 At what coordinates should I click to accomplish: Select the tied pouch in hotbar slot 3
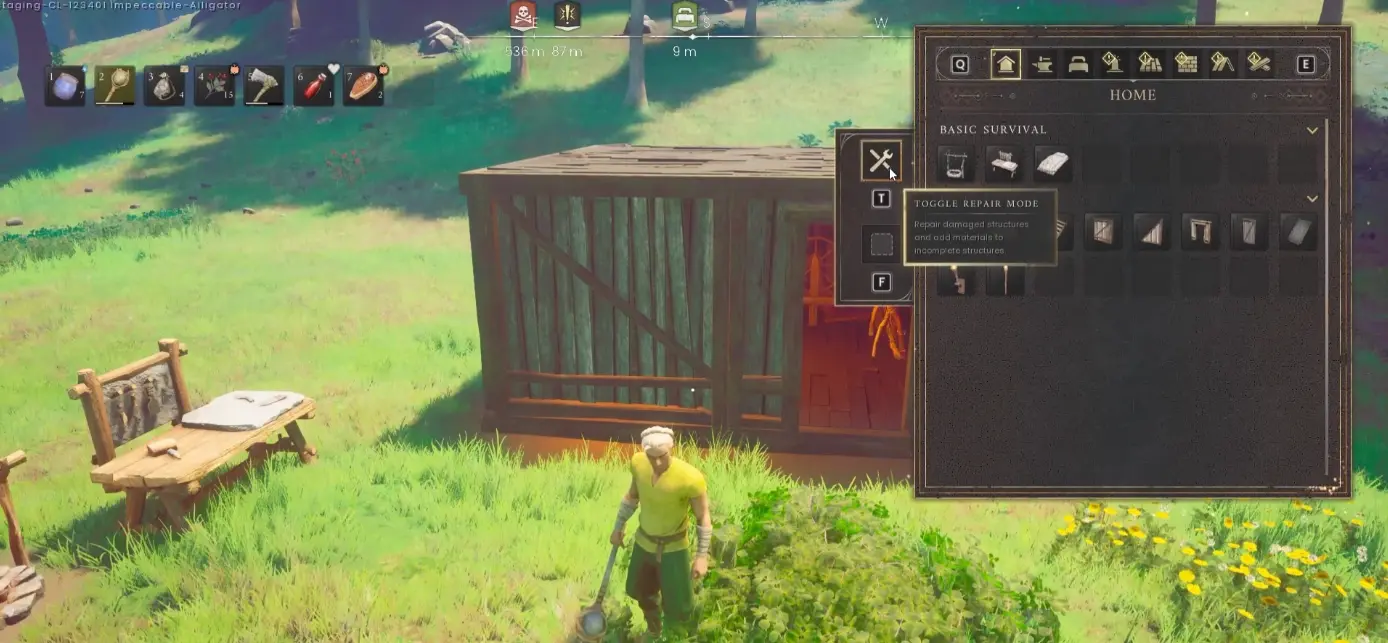coord(165,86)
